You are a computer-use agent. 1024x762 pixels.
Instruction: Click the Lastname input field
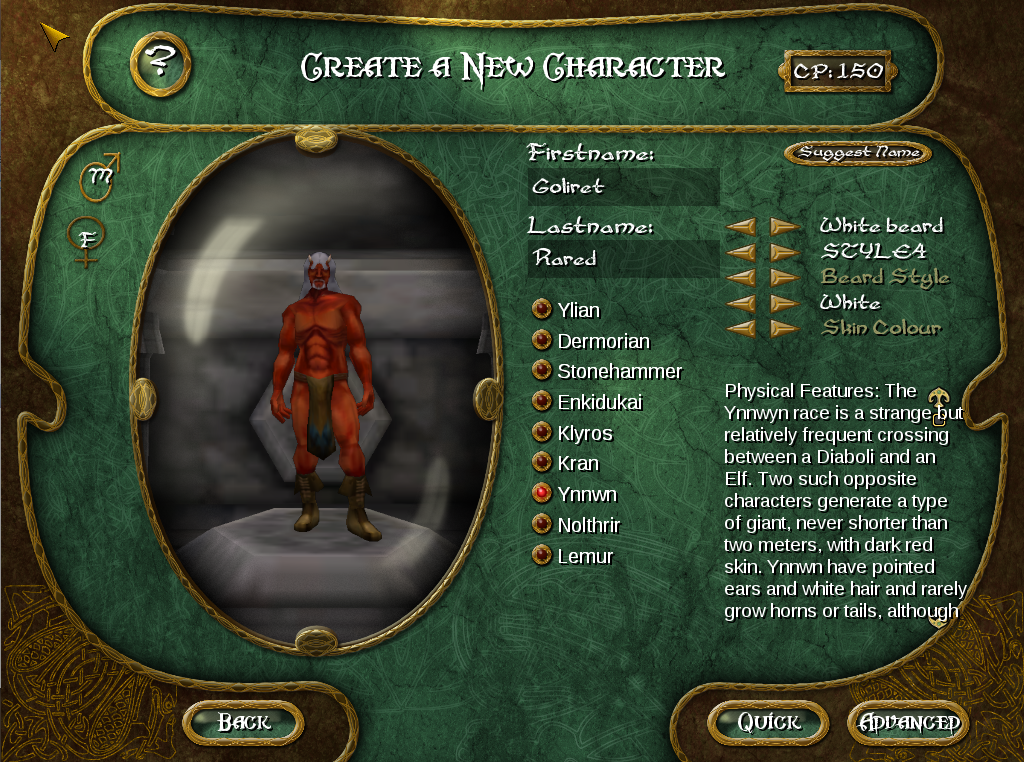tap(623, 258)
